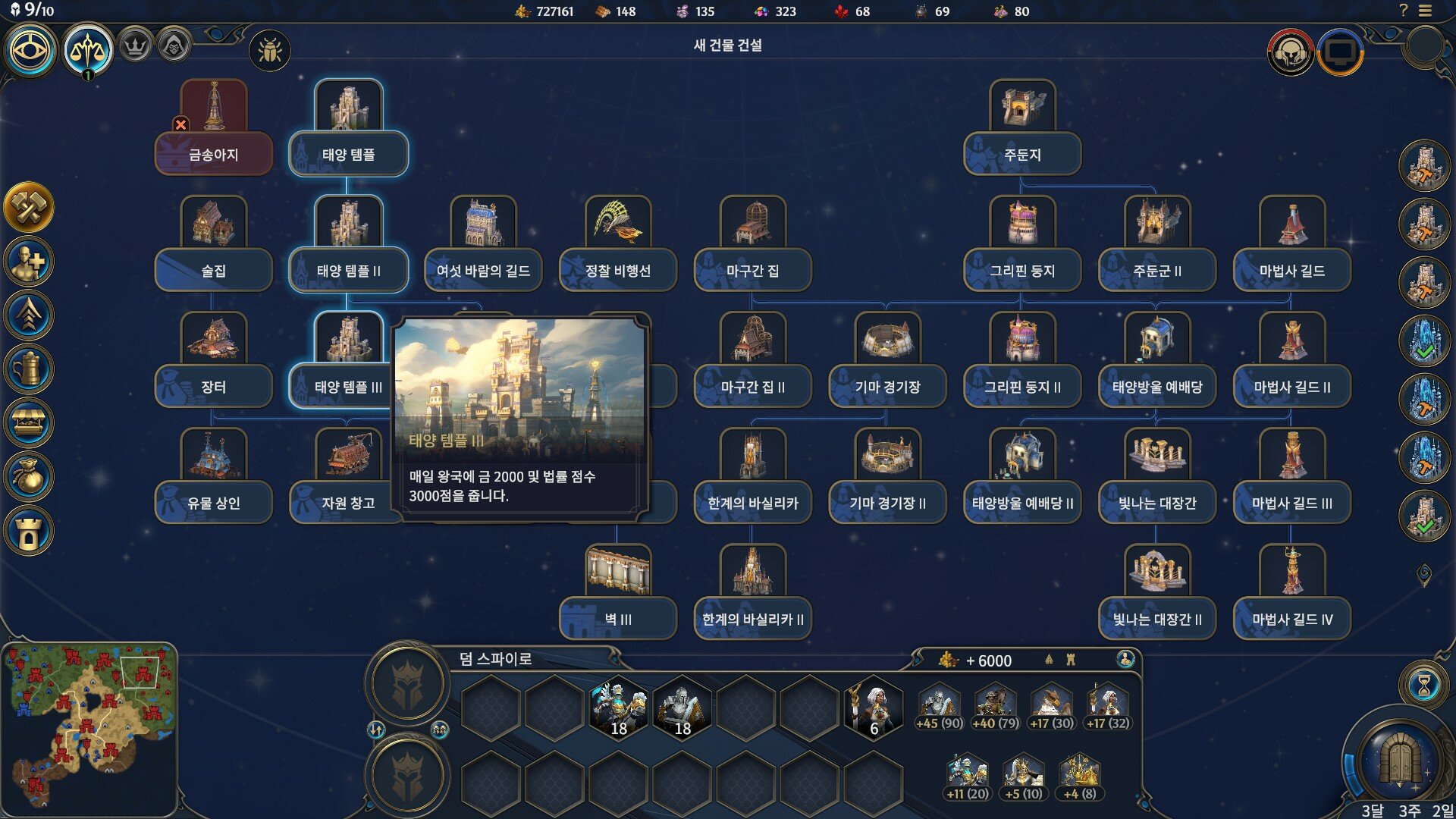Select the construction hammer icon in left sidebar
Screen dimensions: 1456x819
(x=30, y=203)
